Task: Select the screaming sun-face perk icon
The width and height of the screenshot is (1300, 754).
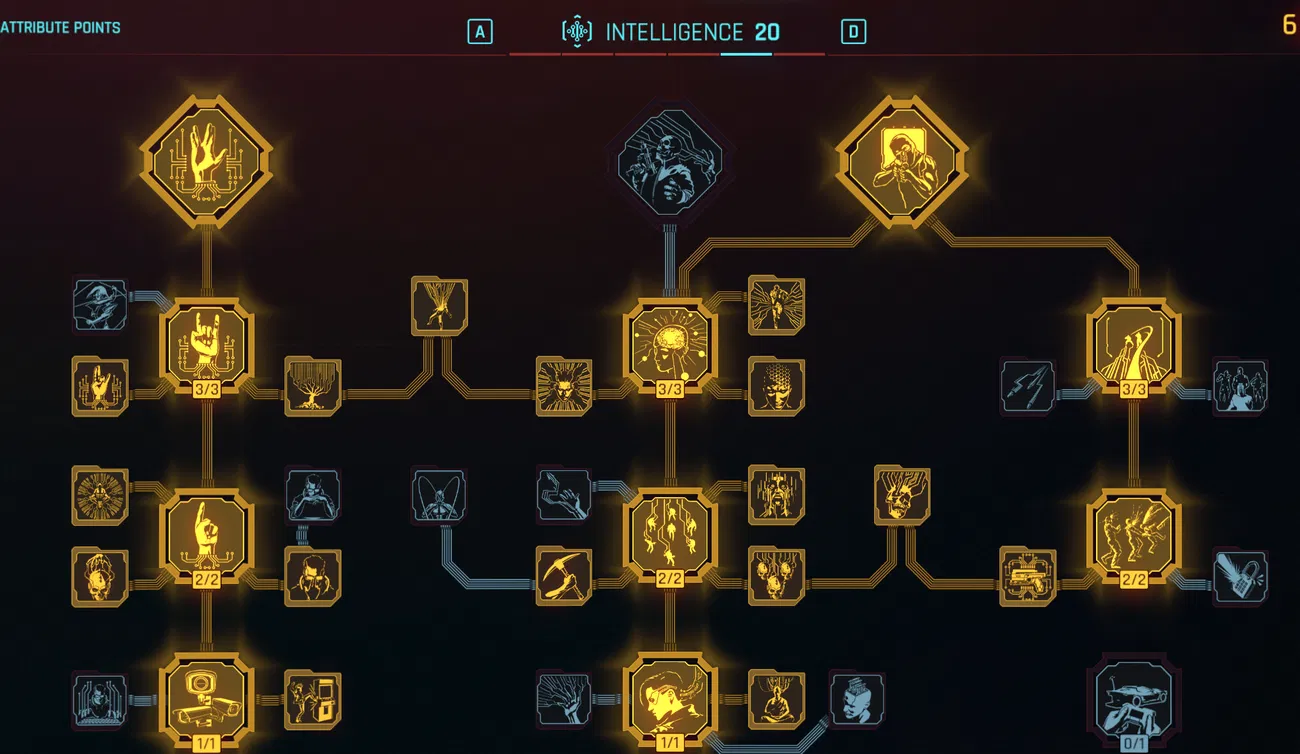Action: (x=565, y=388)
